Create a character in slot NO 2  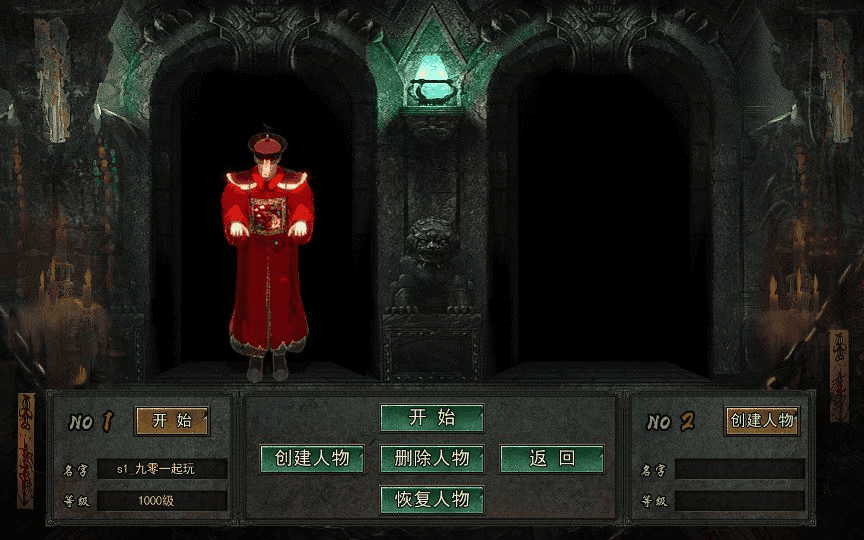pyautogui.click(x=762, y=420)
